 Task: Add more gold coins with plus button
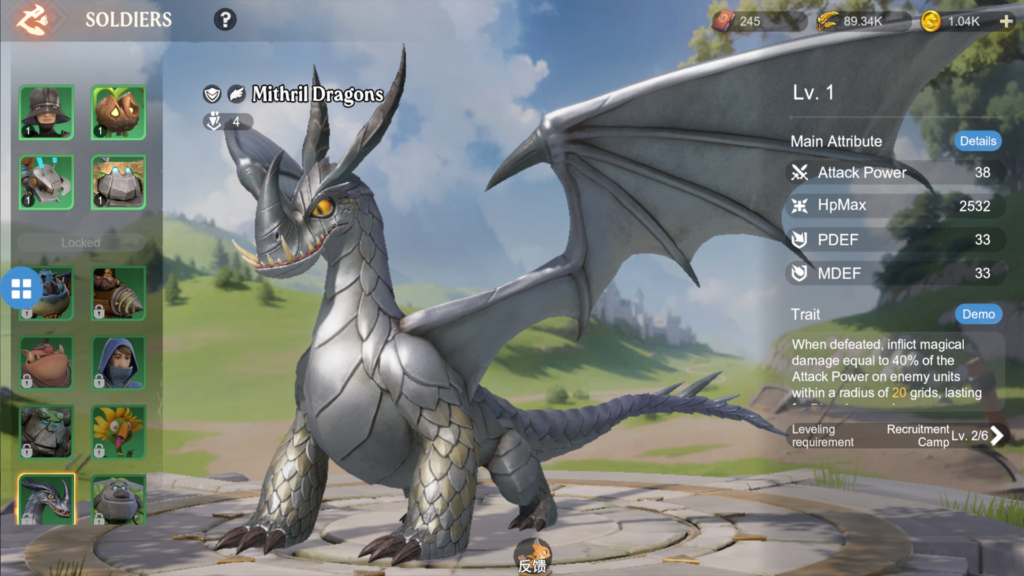(1006, 21)
